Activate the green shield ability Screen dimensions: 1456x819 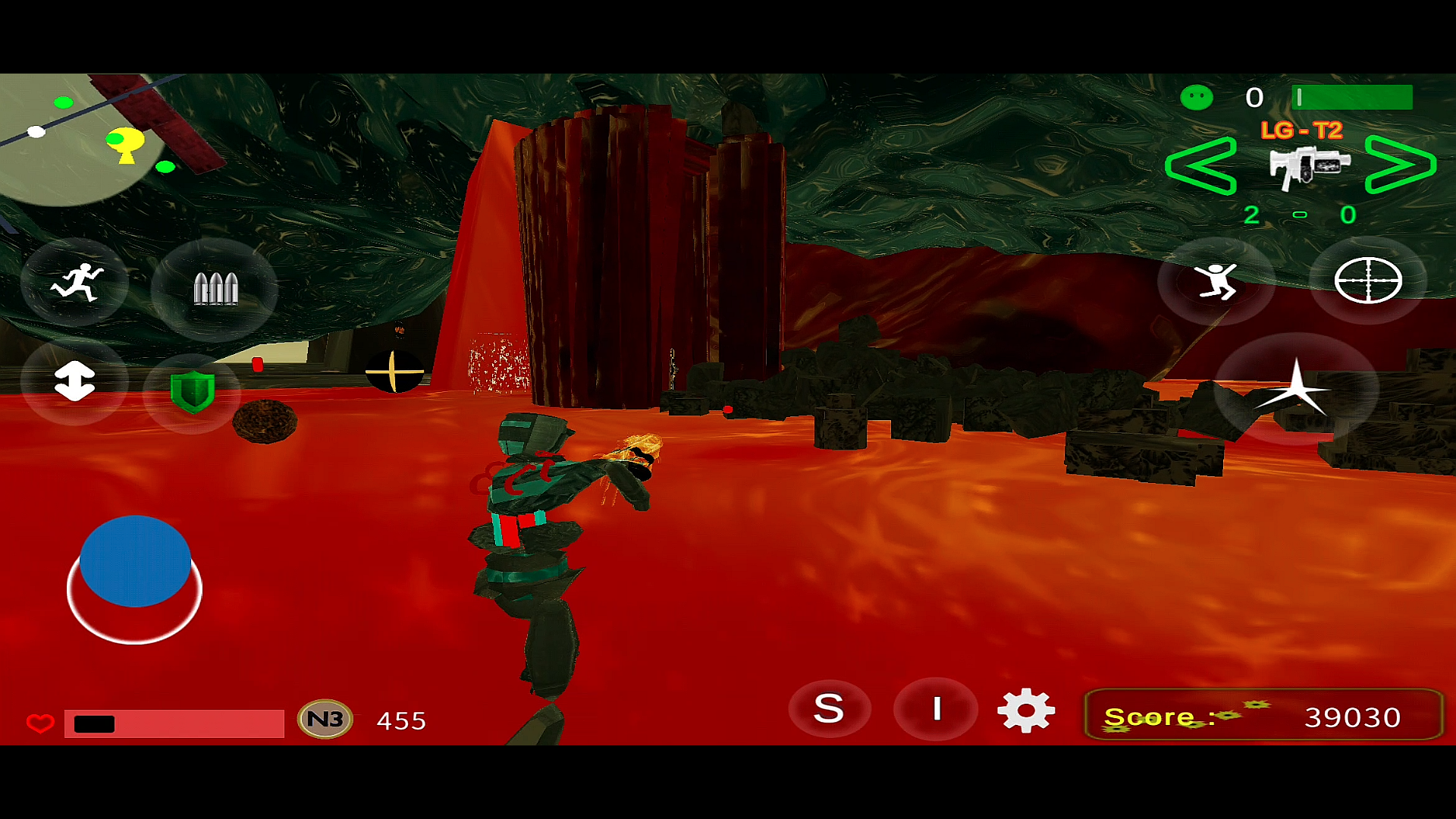point(193,392)
